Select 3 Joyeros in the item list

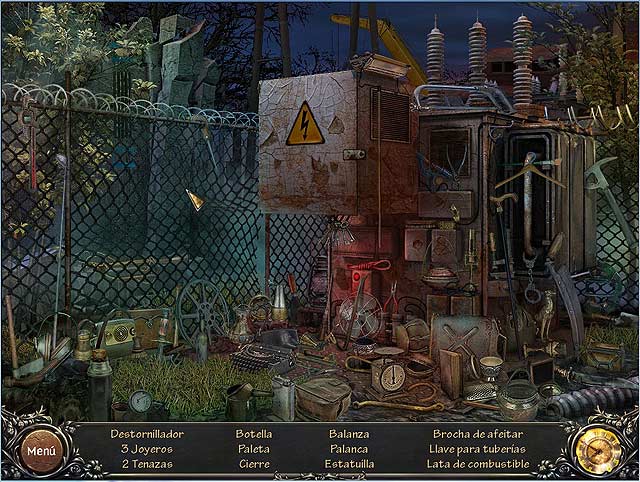(x=147, y=449)
